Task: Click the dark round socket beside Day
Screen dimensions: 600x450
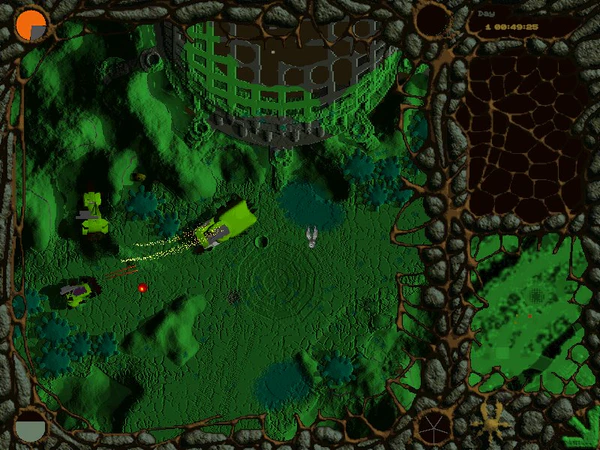Action: [x=433, y=20]
